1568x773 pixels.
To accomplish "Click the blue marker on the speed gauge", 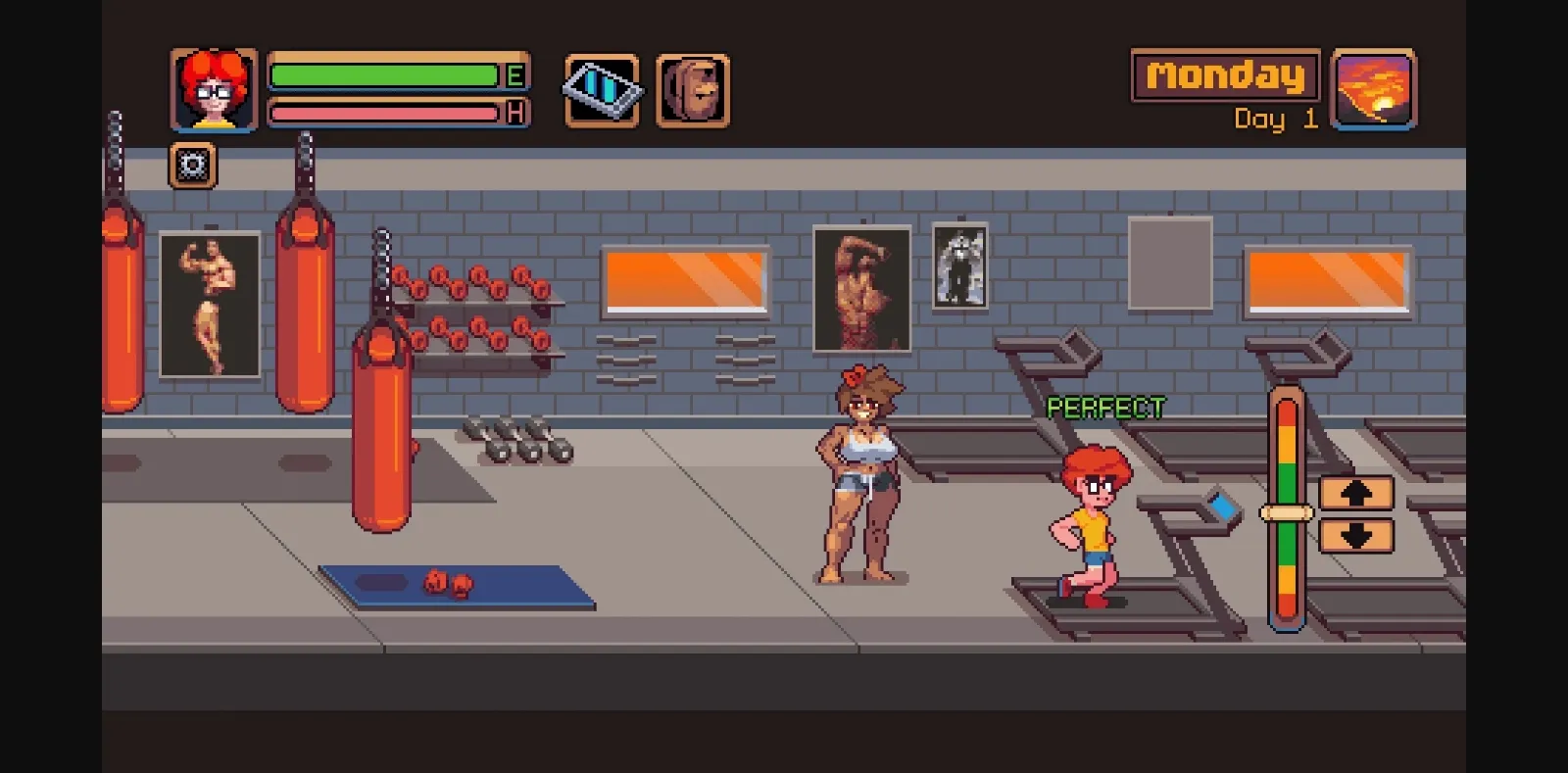I will coord(1224,506).
